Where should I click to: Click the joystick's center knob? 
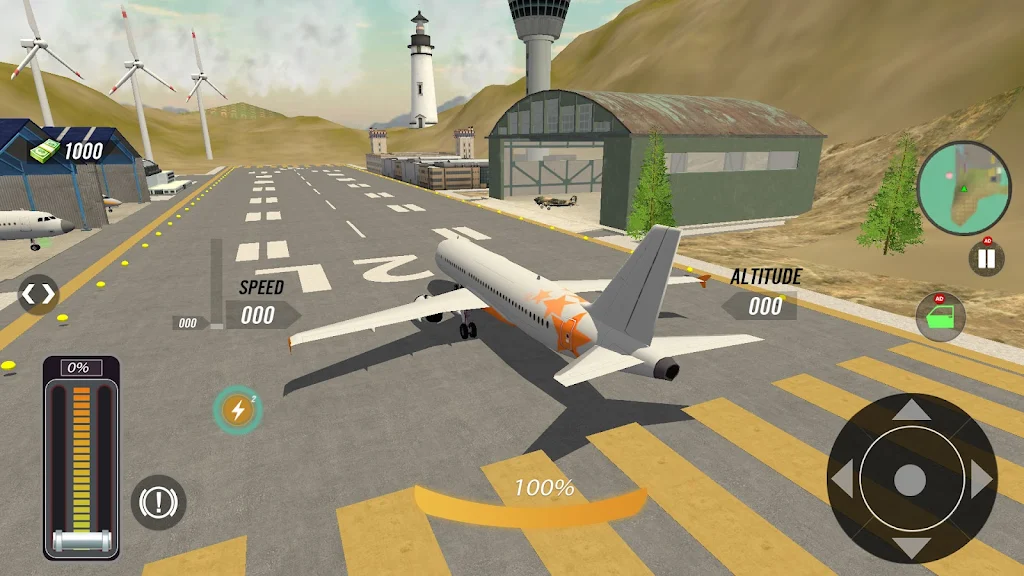pos(910,480)
